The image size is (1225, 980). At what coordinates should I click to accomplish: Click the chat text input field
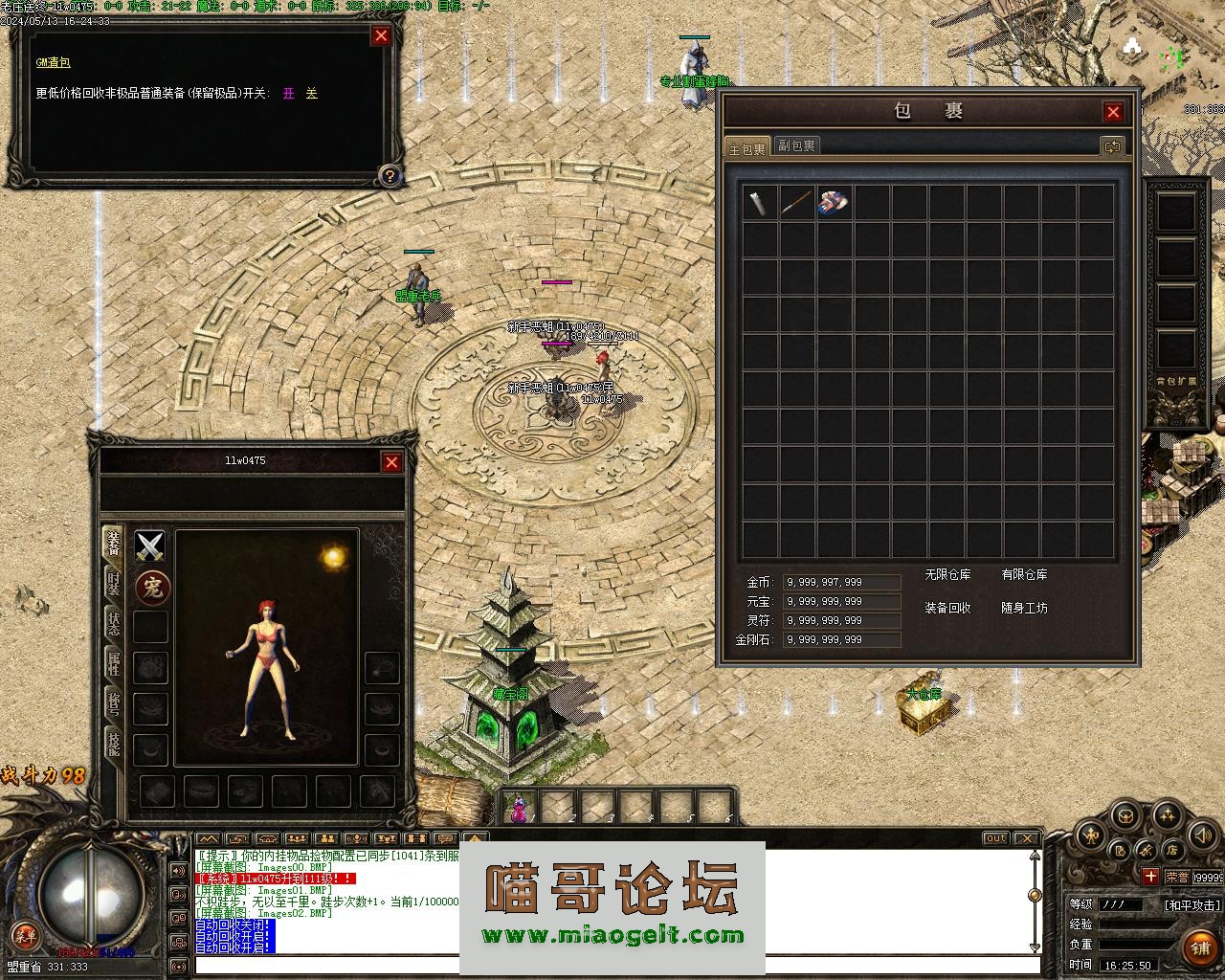pyautogui.click(x=612, y=966)
